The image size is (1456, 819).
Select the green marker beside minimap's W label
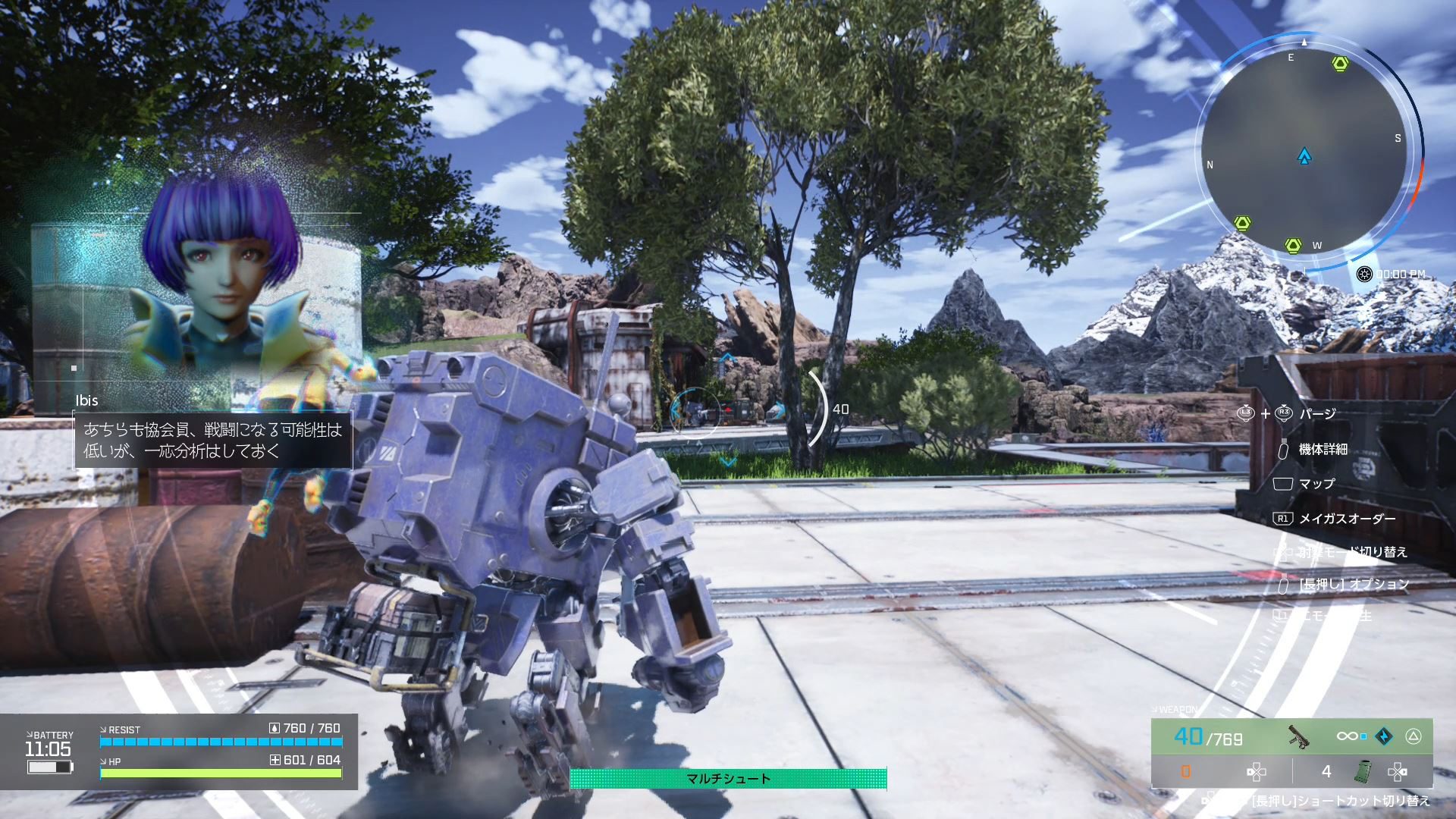point(1294,245)
